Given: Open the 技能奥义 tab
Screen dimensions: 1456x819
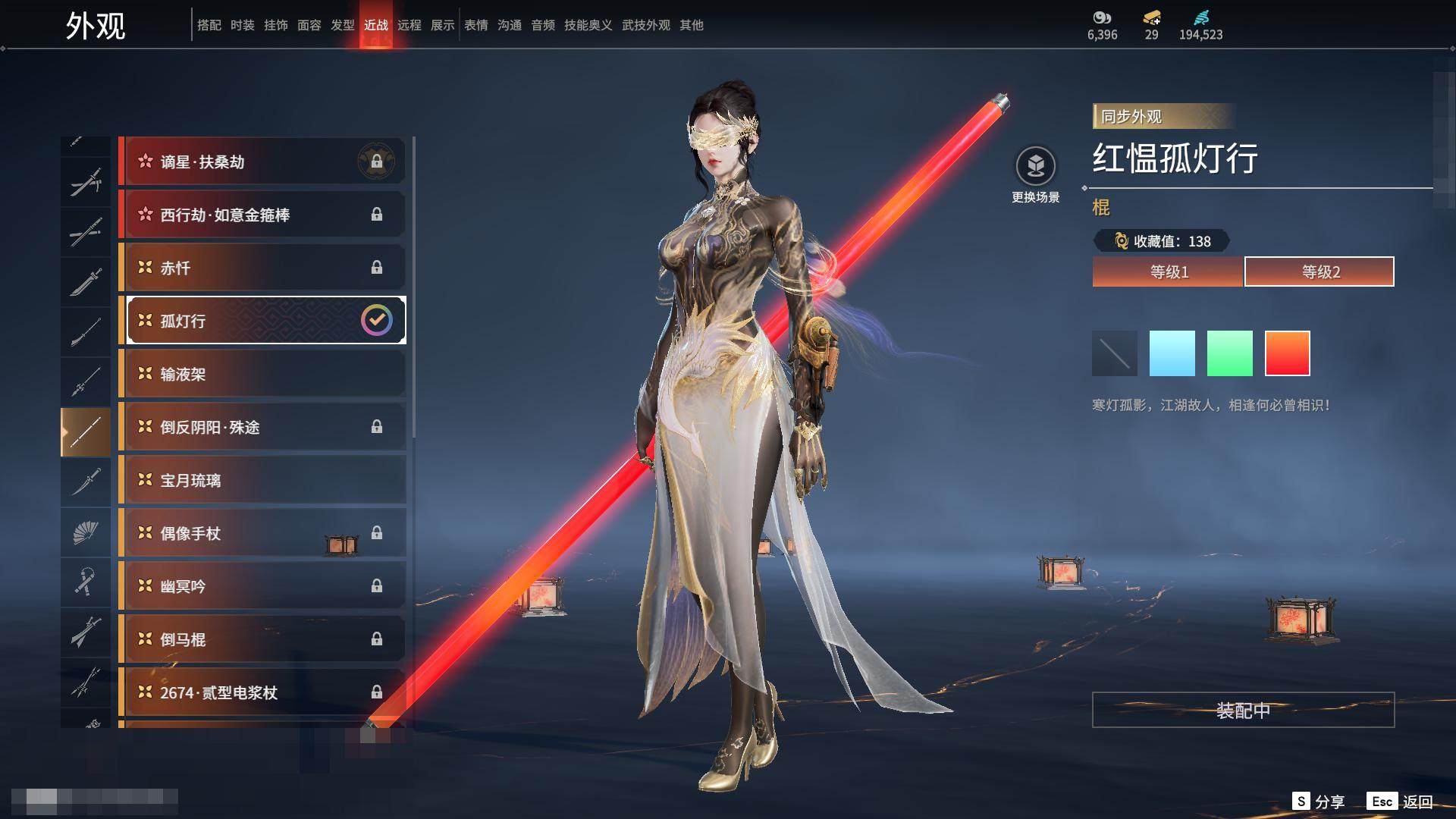Looking at the screenshot, I should [x=588, y=25].
